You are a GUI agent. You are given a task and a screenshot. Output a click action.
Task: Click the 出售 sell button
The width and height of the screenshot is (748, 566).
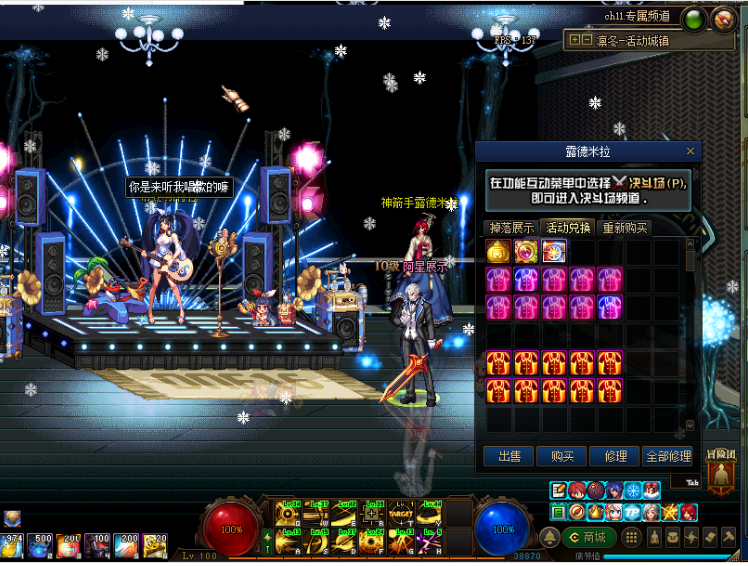[508, 456]
